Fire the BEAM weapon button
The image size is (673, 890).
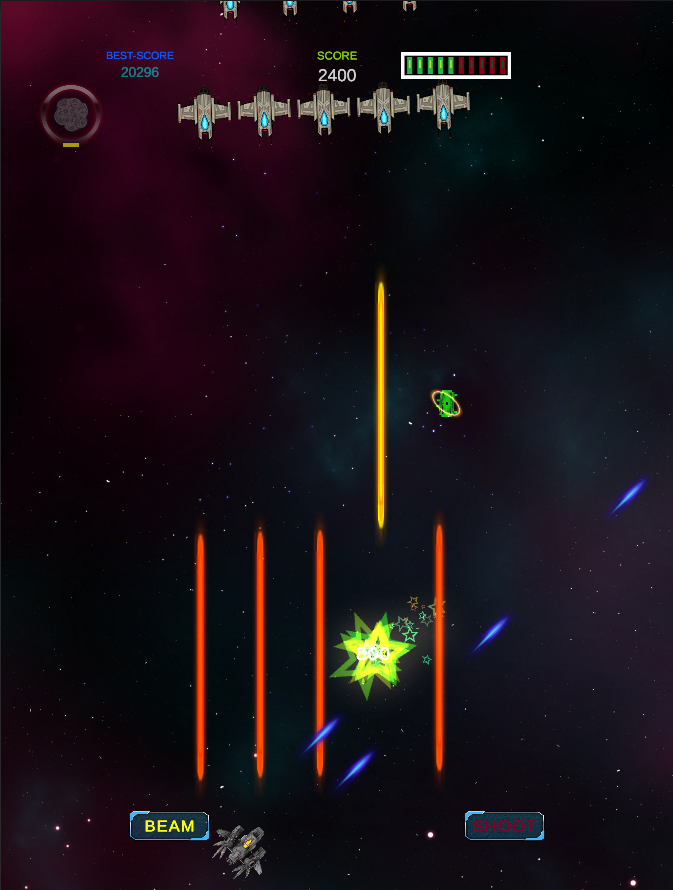(169, 826)
